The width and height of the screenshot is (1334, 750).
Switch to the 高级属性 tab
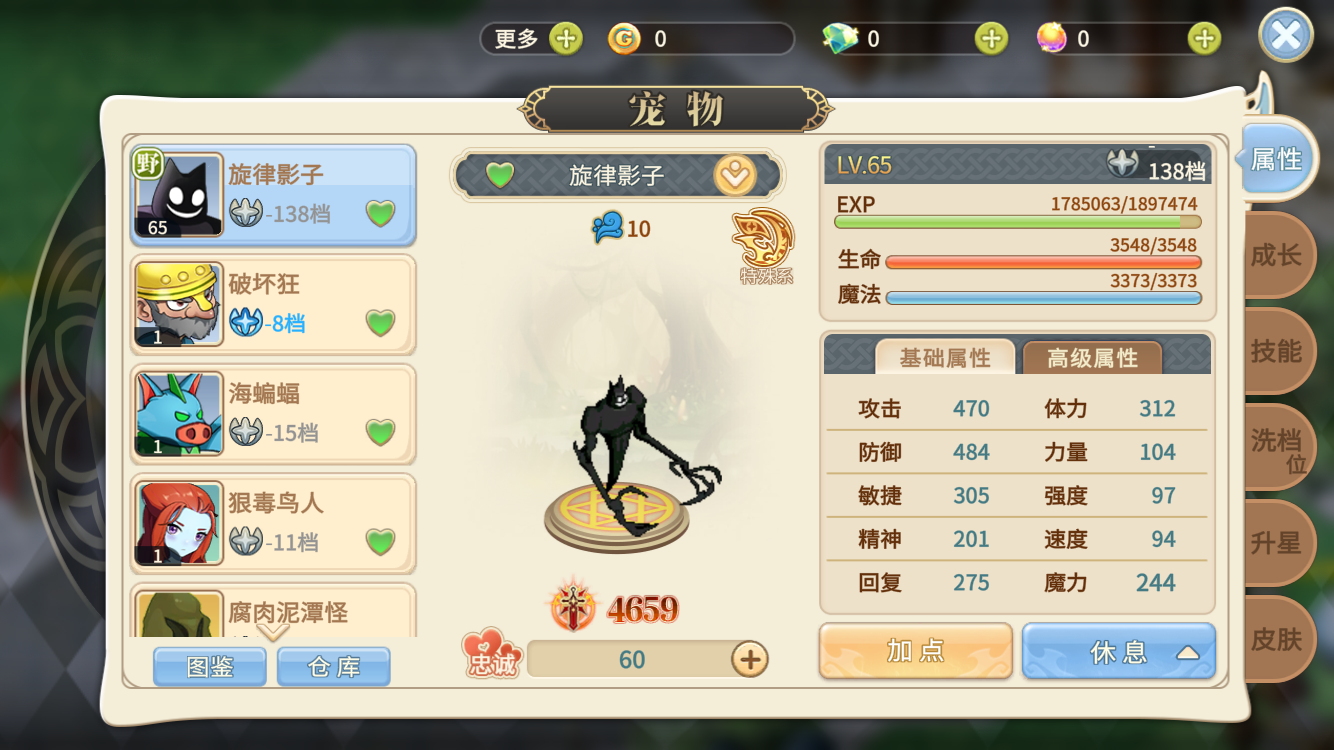click(1092, 358)
